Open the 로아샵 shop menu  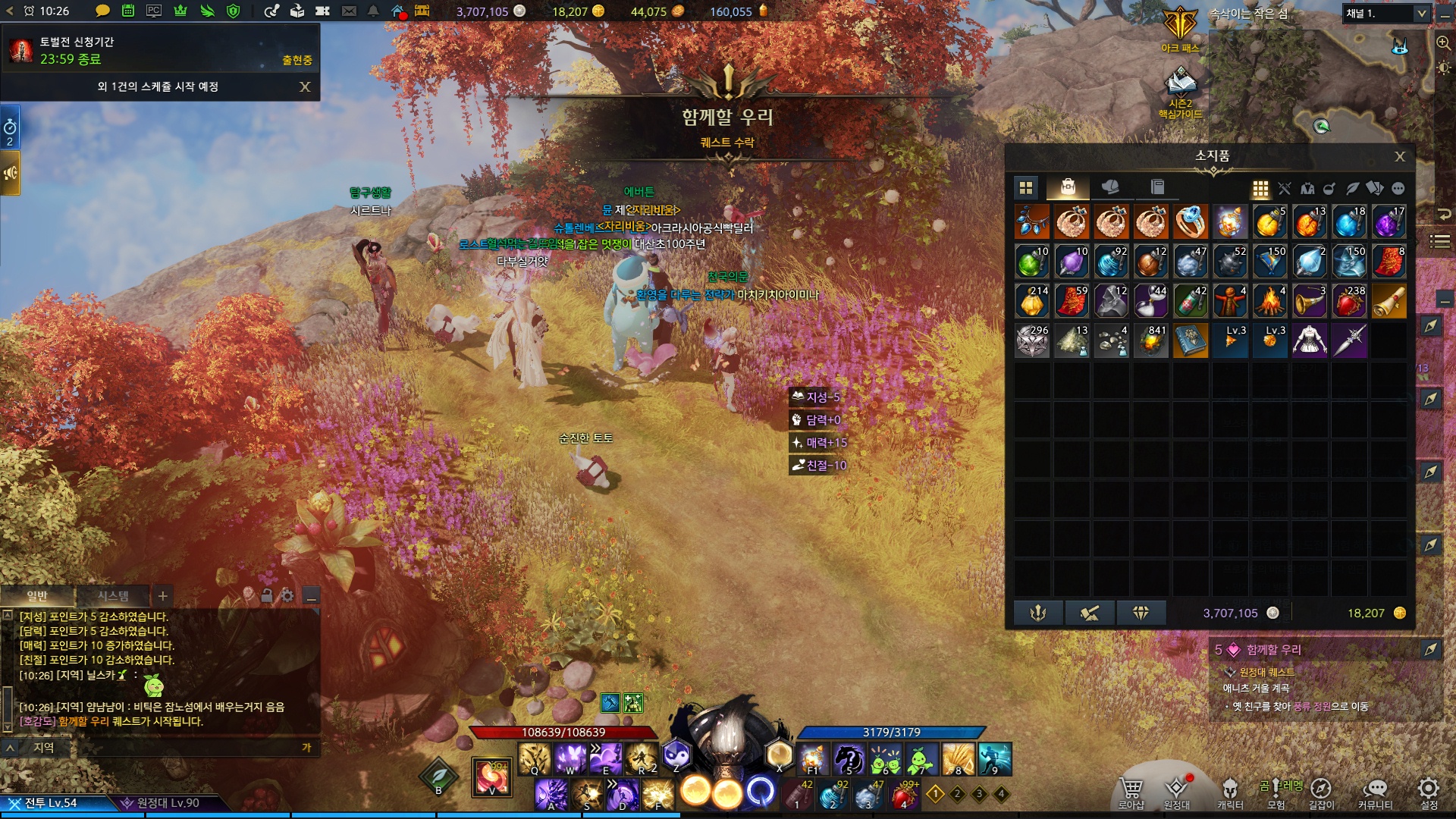click(1131, 792)
